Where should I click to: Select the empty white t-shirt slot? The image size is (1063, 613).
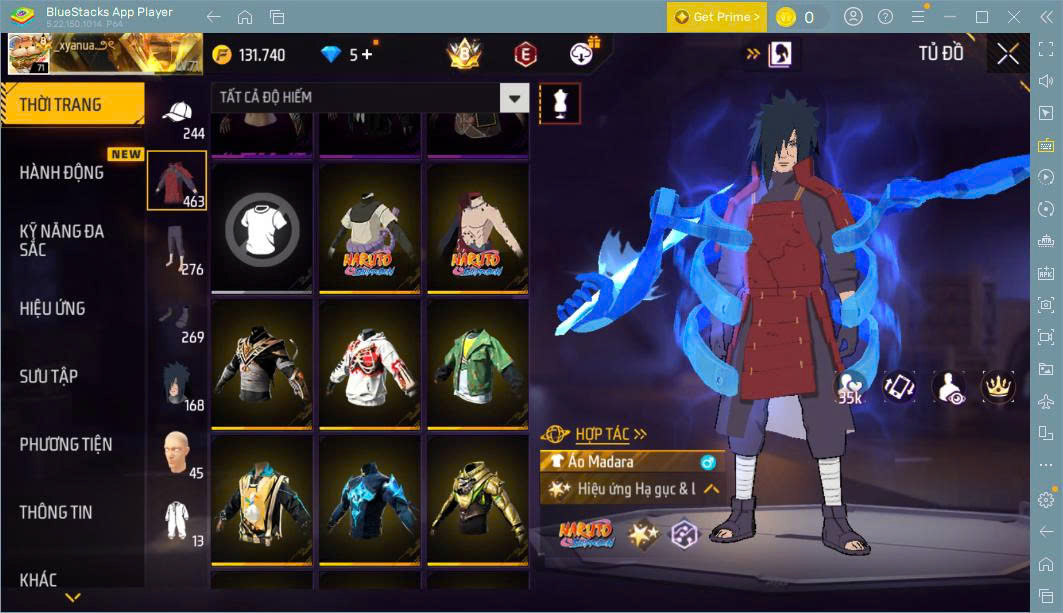[262, 227]
